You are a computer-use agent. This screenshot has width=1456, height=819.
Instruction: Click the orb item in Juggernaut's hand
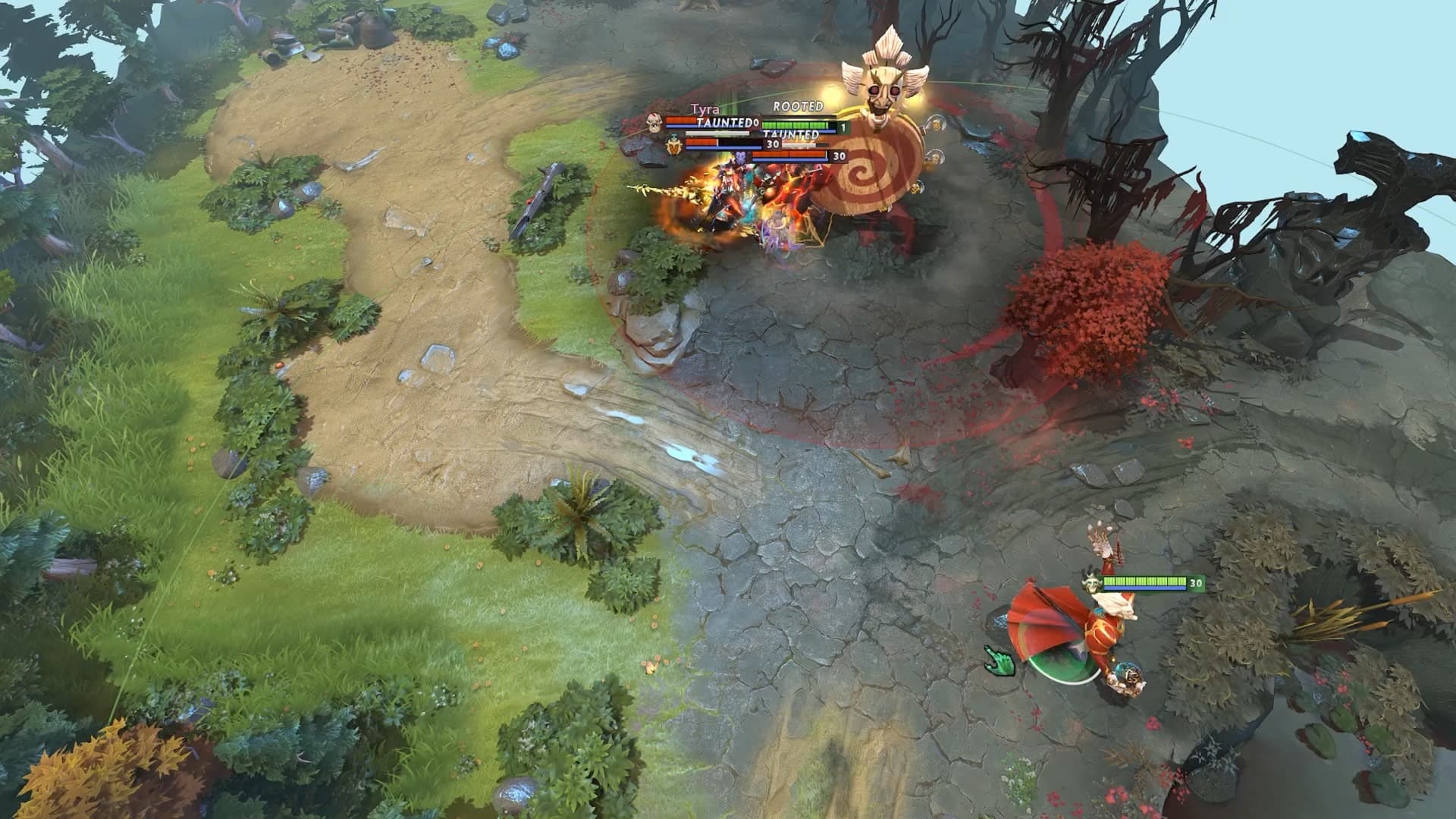1128,673
